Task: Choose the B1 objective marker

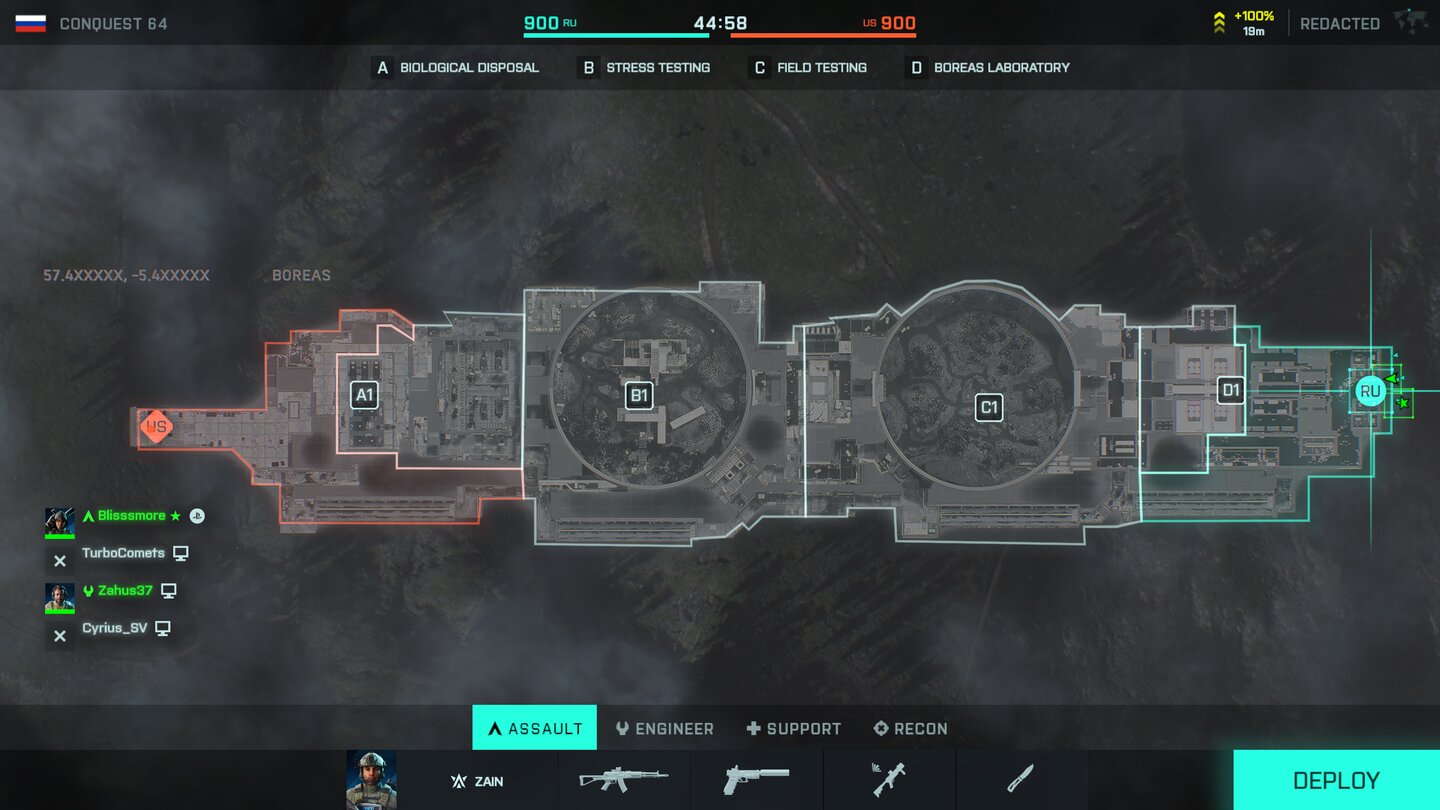Action: (x=639, y=395)
